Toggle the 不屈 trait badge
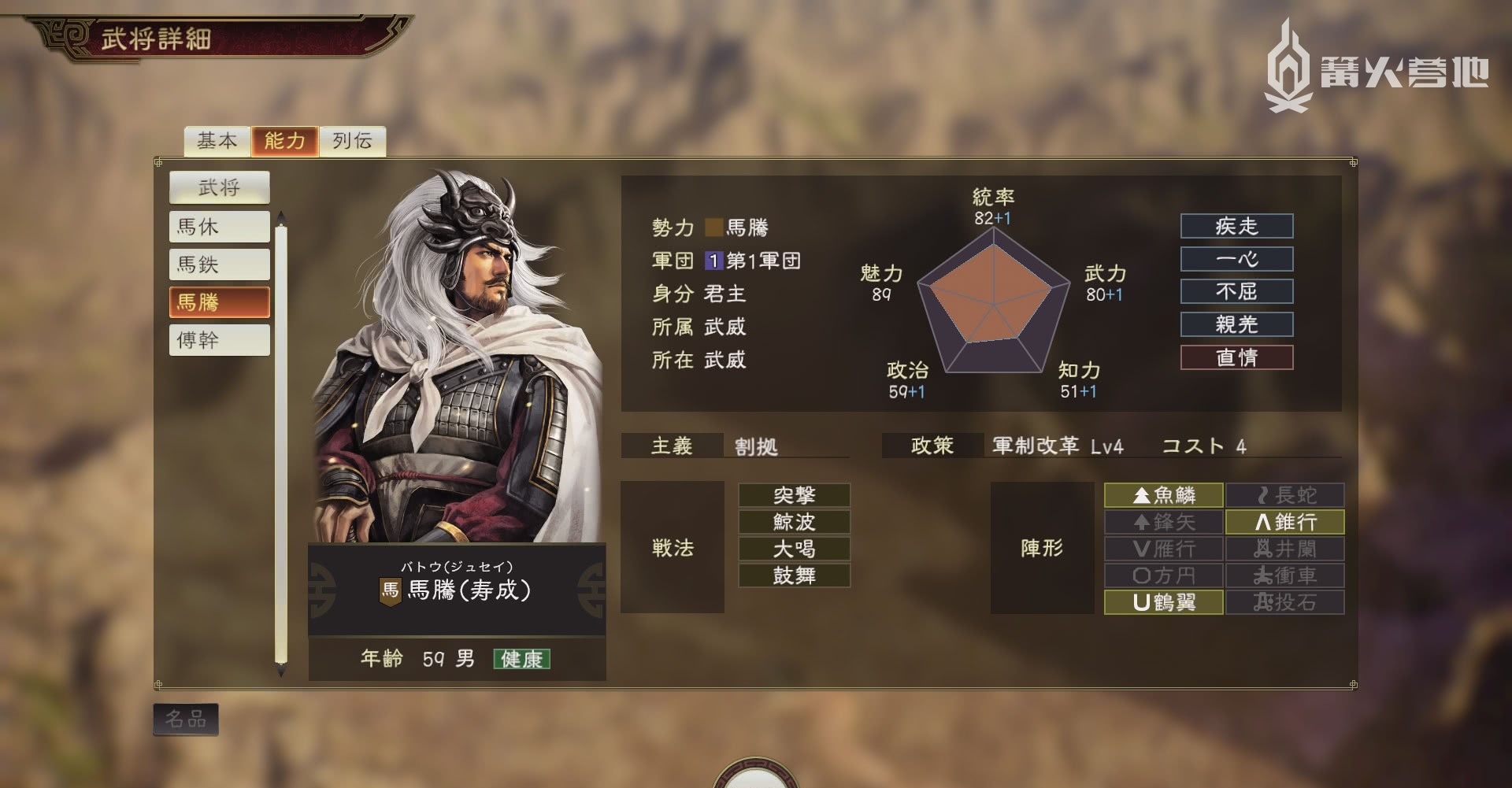The image size is (1512, 788). click(1236, 291)
